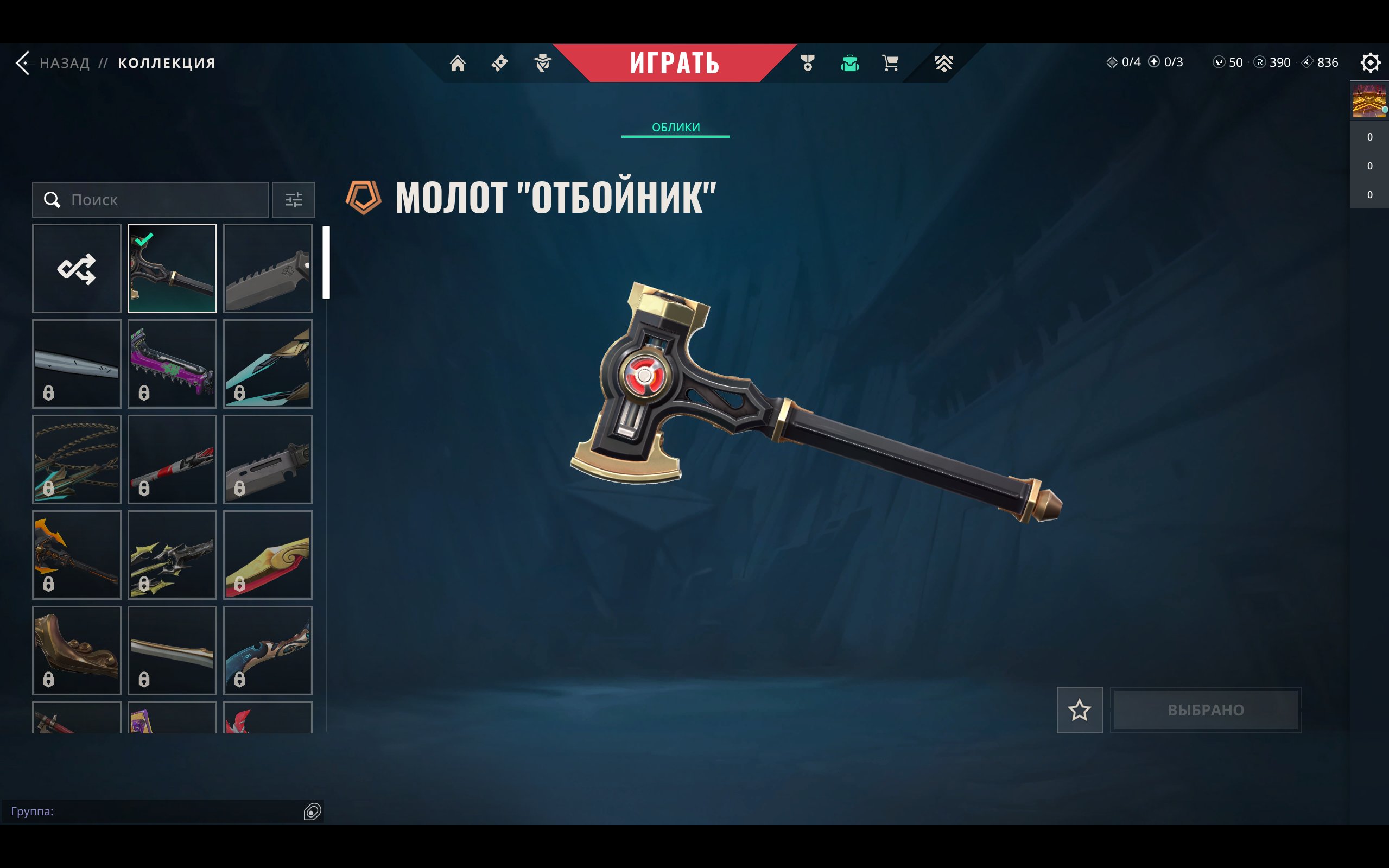The width and height of the screenshot is (1389, 868).
Task: Open the battle pass chevrons icon
Action: (x=943, y=62)
